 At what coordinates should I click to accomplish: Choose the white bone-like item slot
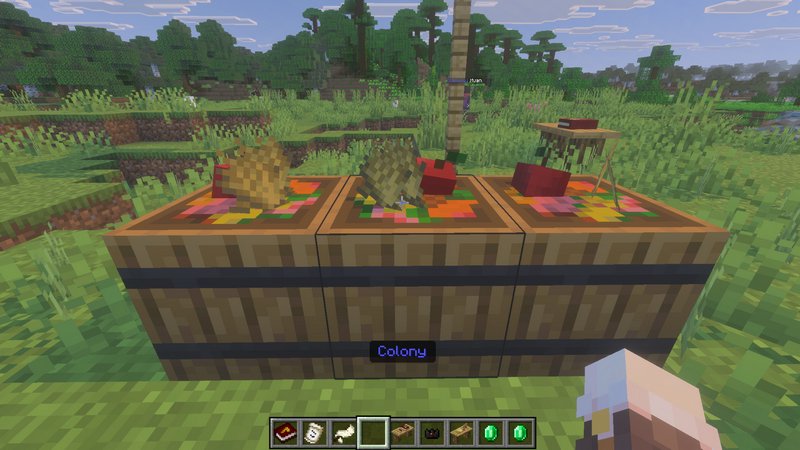click(x=343, y=432)
